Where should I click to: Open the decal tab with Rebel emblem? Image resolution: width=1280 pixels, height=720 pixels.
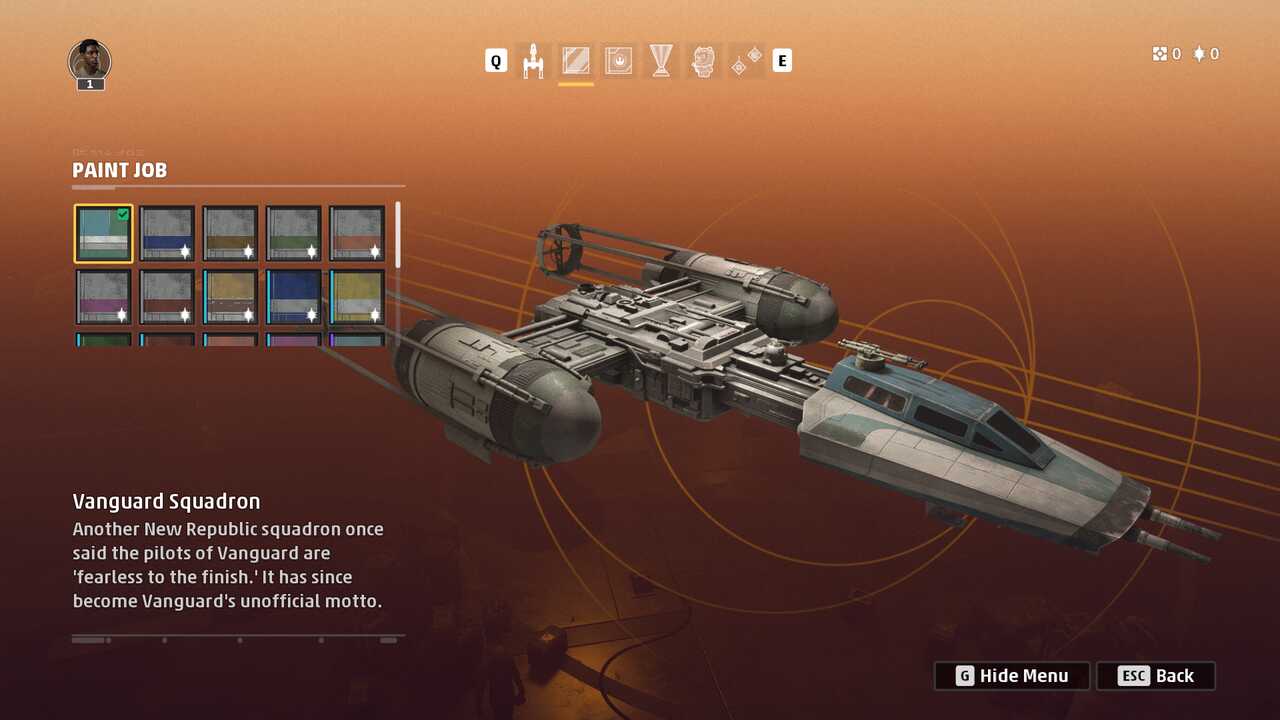[619, 61]
